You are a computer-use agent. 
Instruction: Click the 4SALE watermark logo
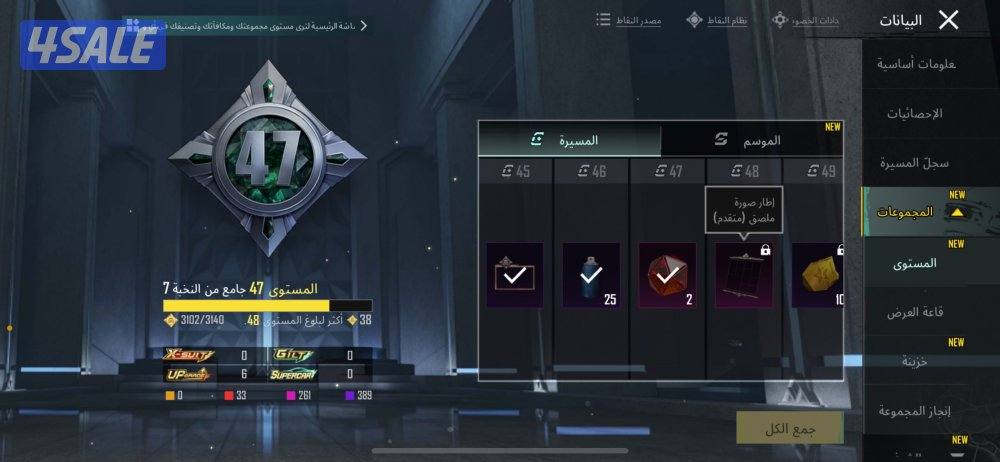pos(93,46)
